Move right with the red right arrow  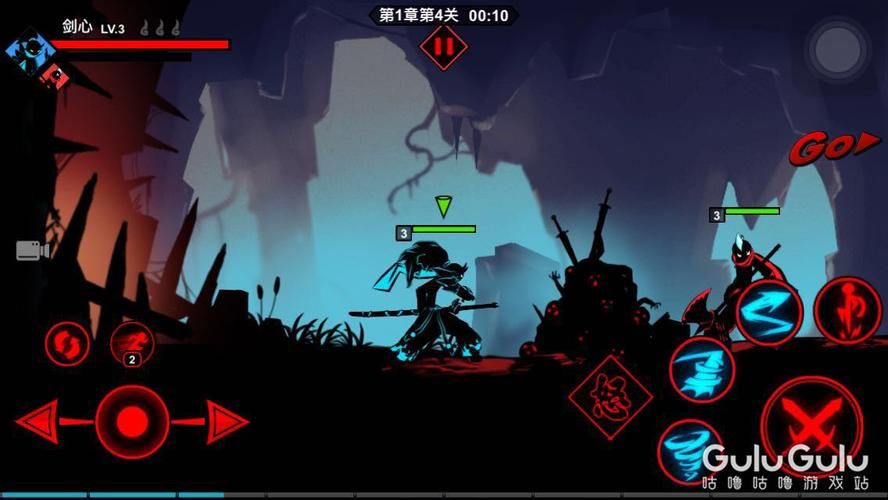227,420
